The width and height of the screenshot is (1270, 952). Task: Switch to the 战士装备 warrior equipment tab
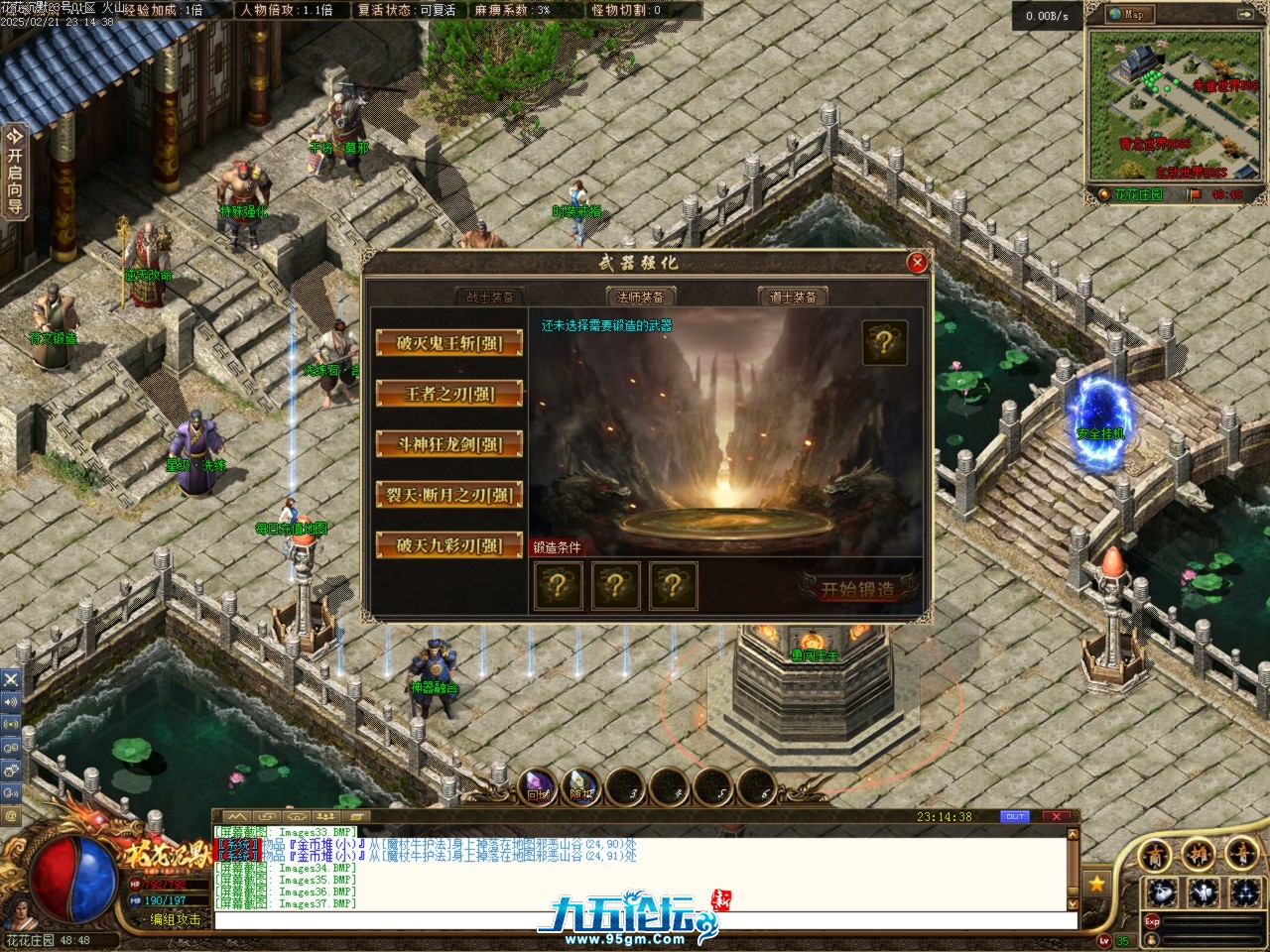(x=490, y=297)
